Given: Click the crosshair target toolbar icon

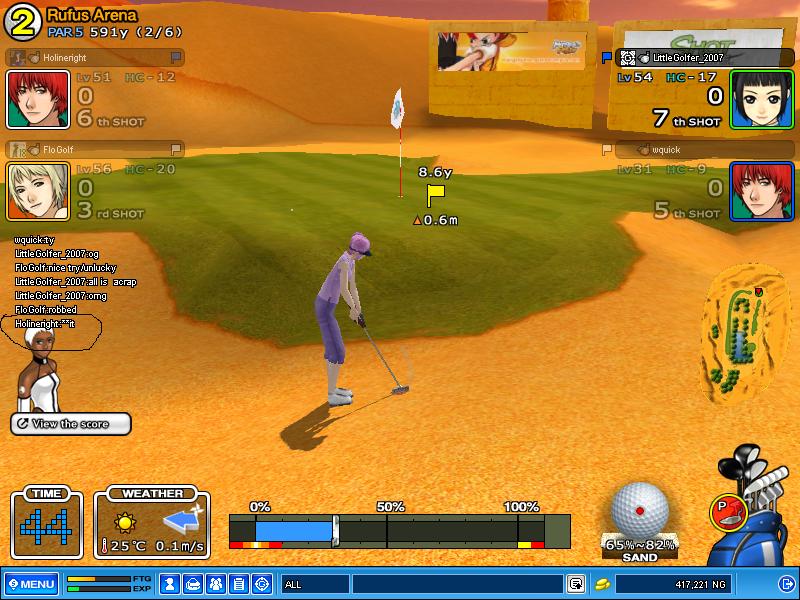Looking at the screenshot, I should (x=262, y=583).
